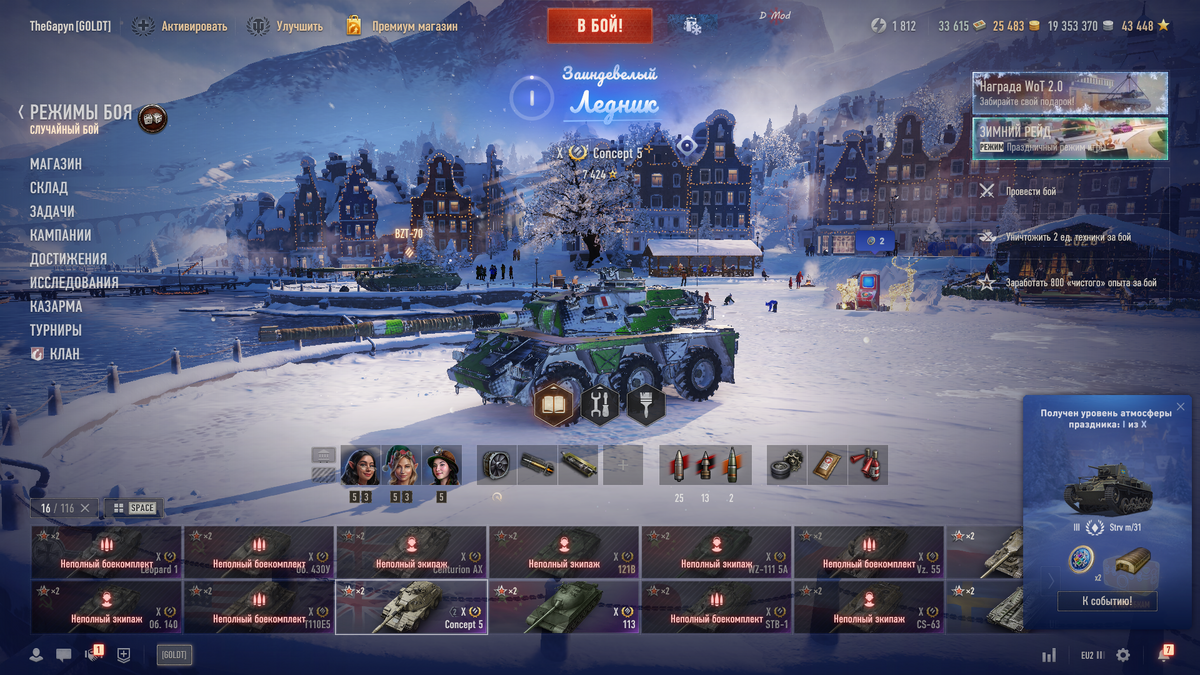This screenshot has height=675, width=1200.
Task: Open the wrench and screwdriver hexagon button
Action: [x=600, y=405]
